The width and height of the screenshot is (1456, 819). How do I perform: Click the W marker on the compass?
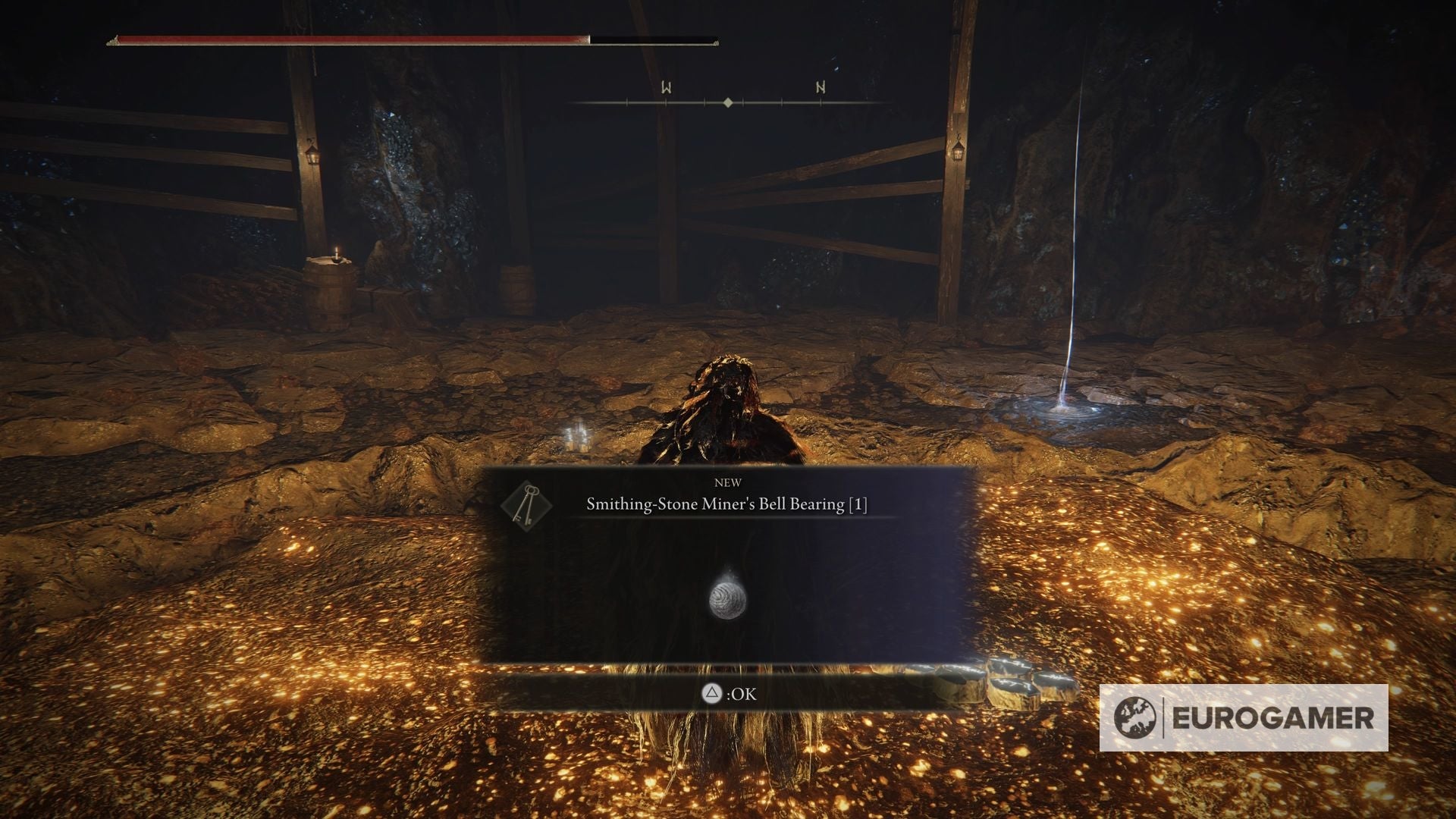coord(666,87)
